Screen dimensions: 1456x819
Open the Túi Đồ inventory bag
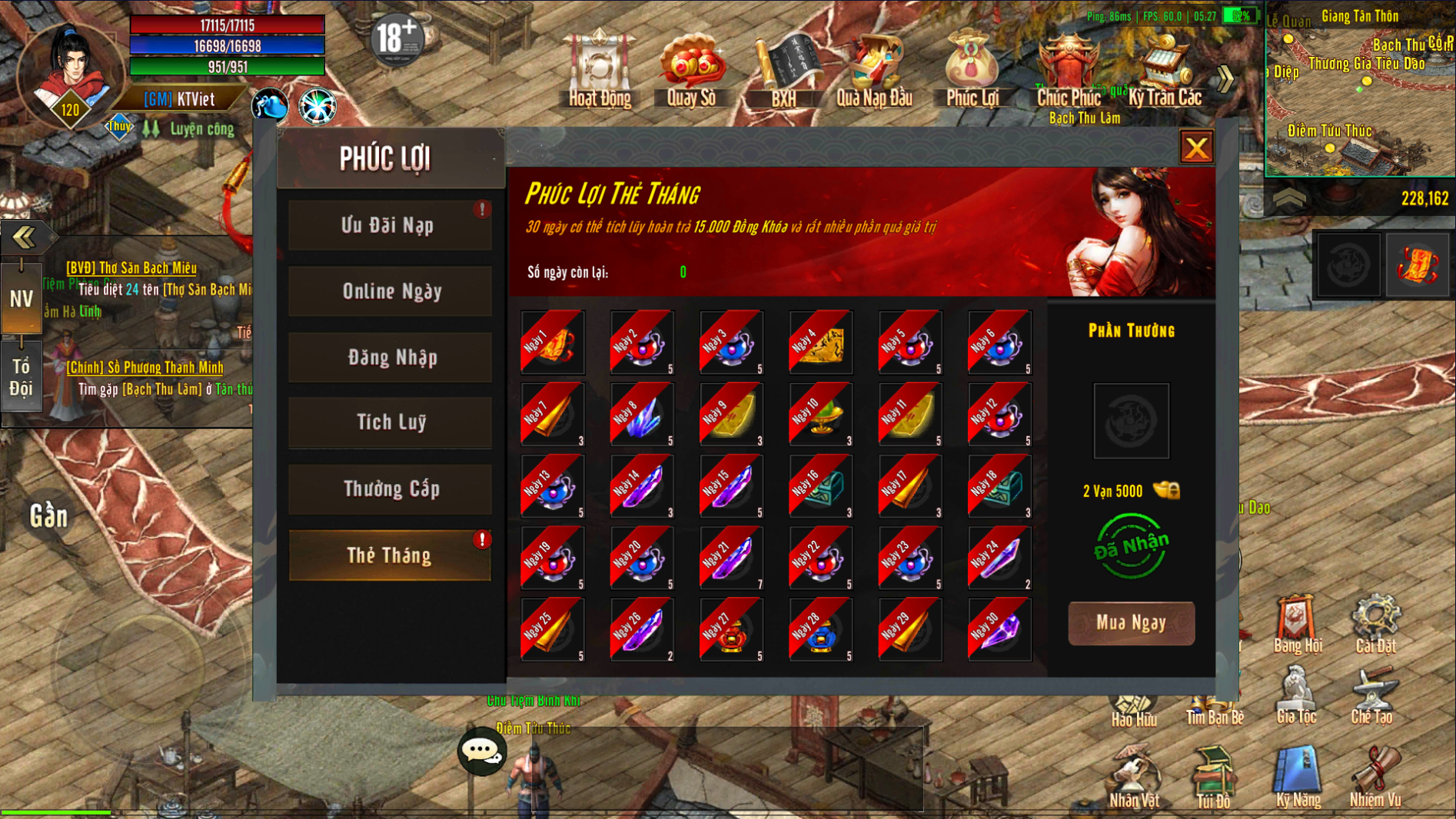pos(1213,778)
